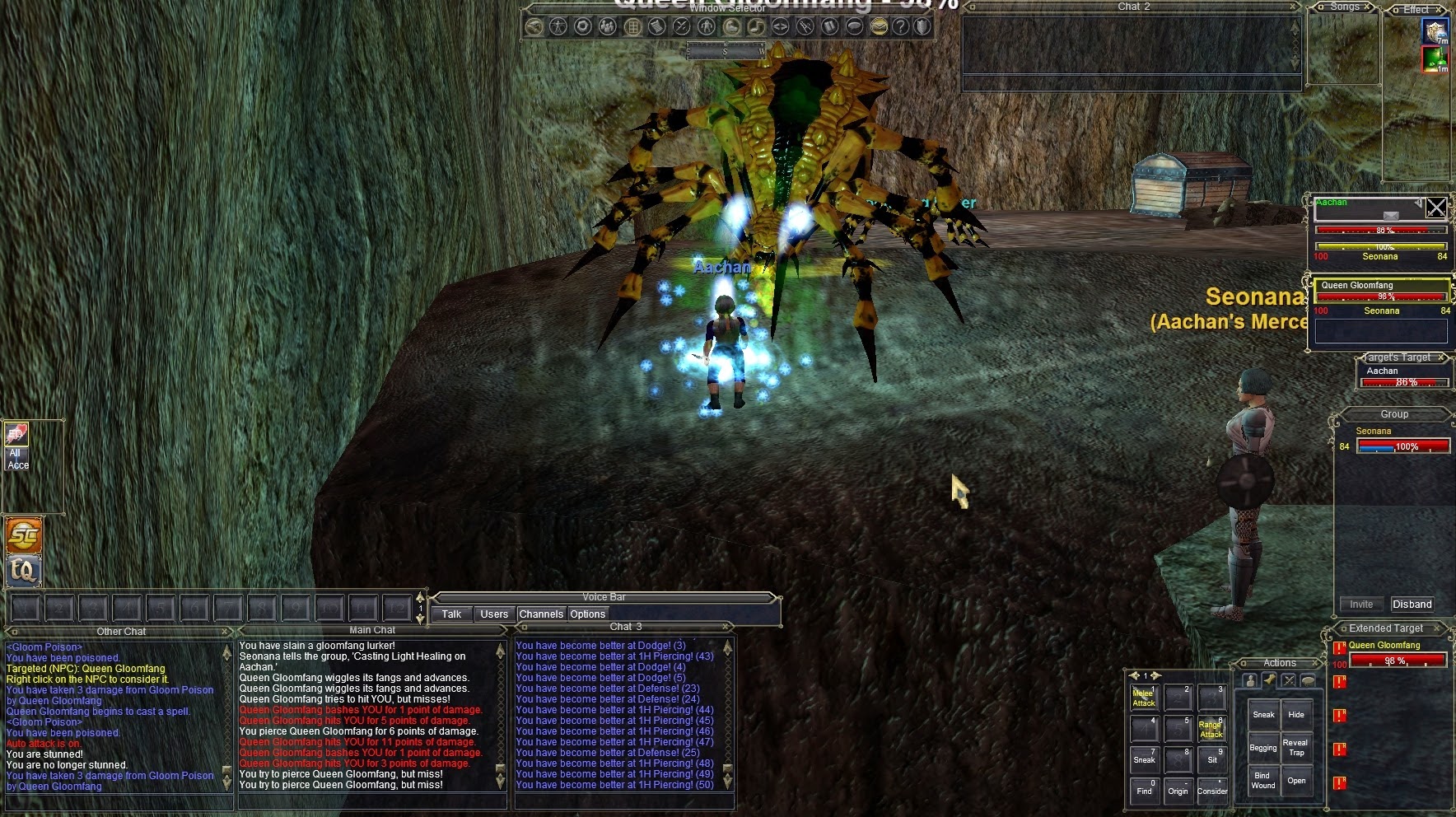This screenshot has height=817, width=1456.
Task: Disband the group
Action: (x=1412, y=604)
